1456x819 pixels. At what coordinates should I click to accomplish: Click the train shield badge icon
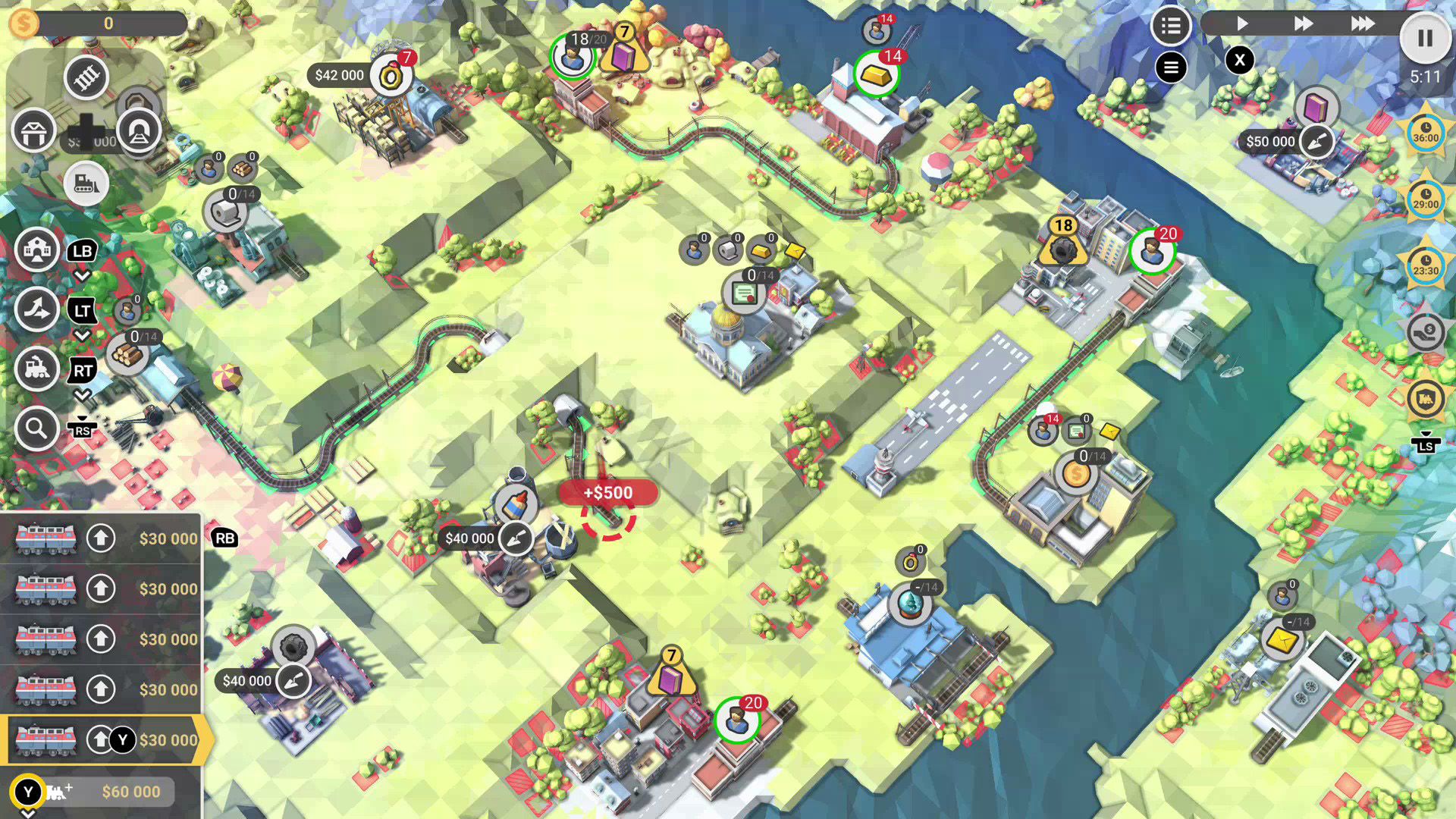pos(1426,398)
